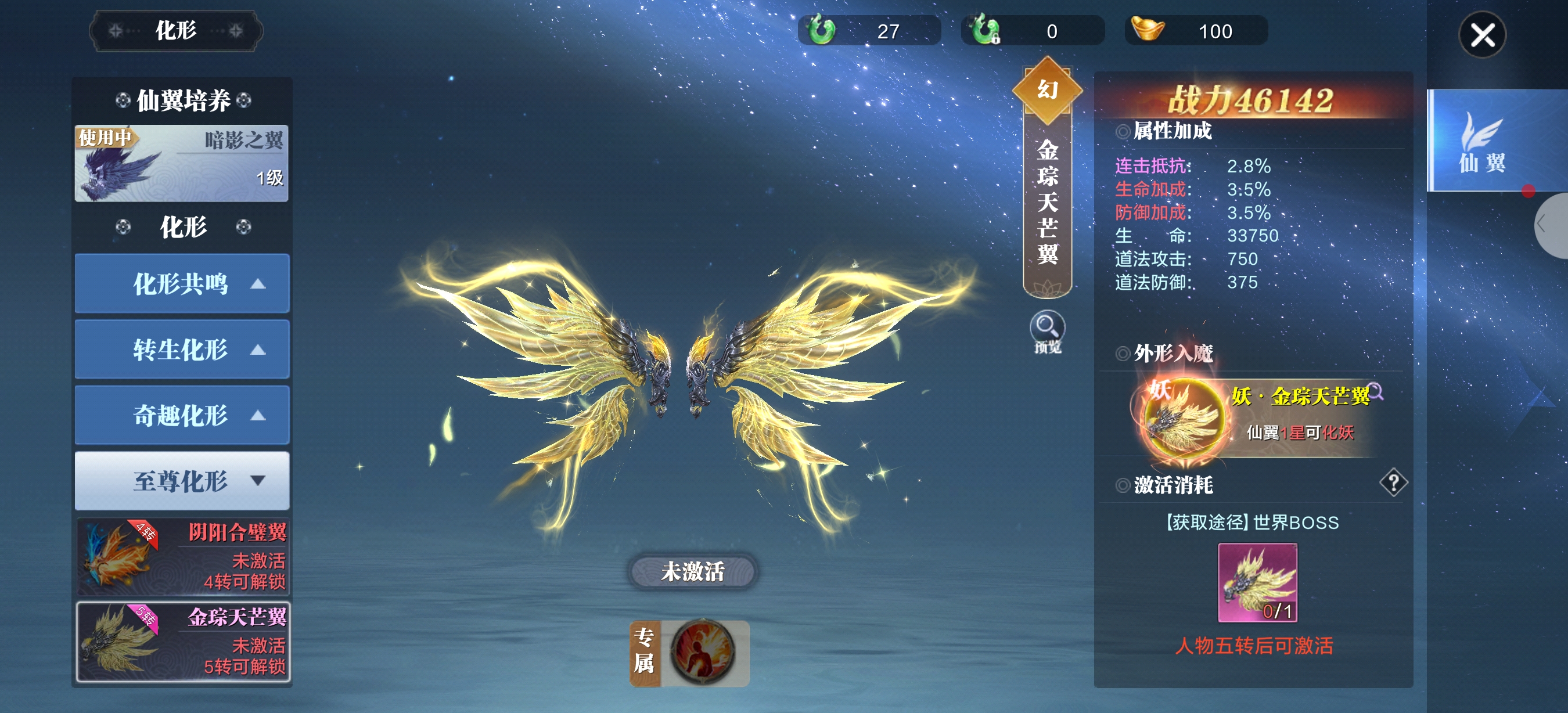1568x713 pixels.
Task: Open the 奇趣化形 category
Action: pyautogui.click(x=181, y=415)
